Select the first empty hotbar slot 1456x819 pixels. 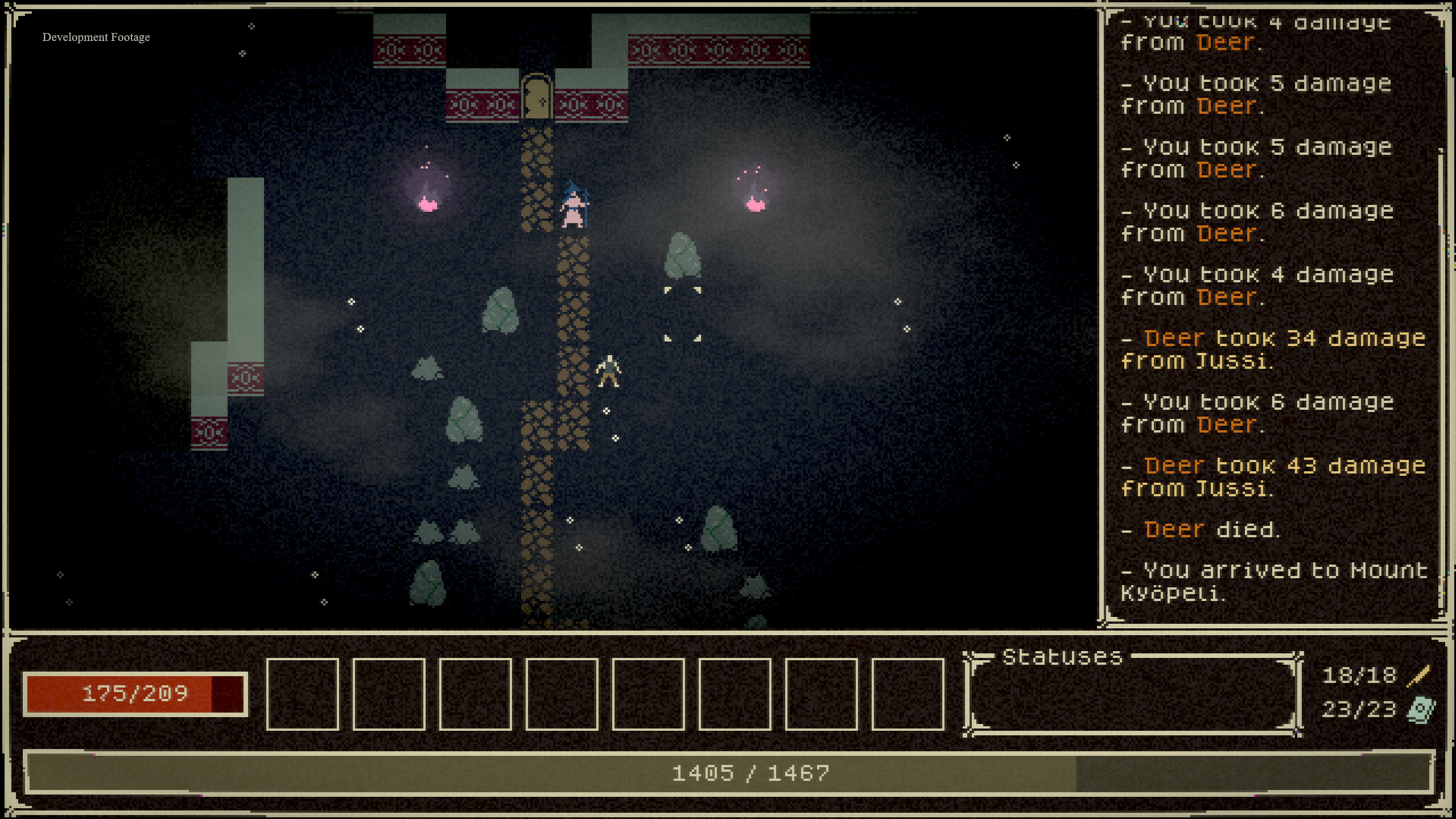[302, 693]
